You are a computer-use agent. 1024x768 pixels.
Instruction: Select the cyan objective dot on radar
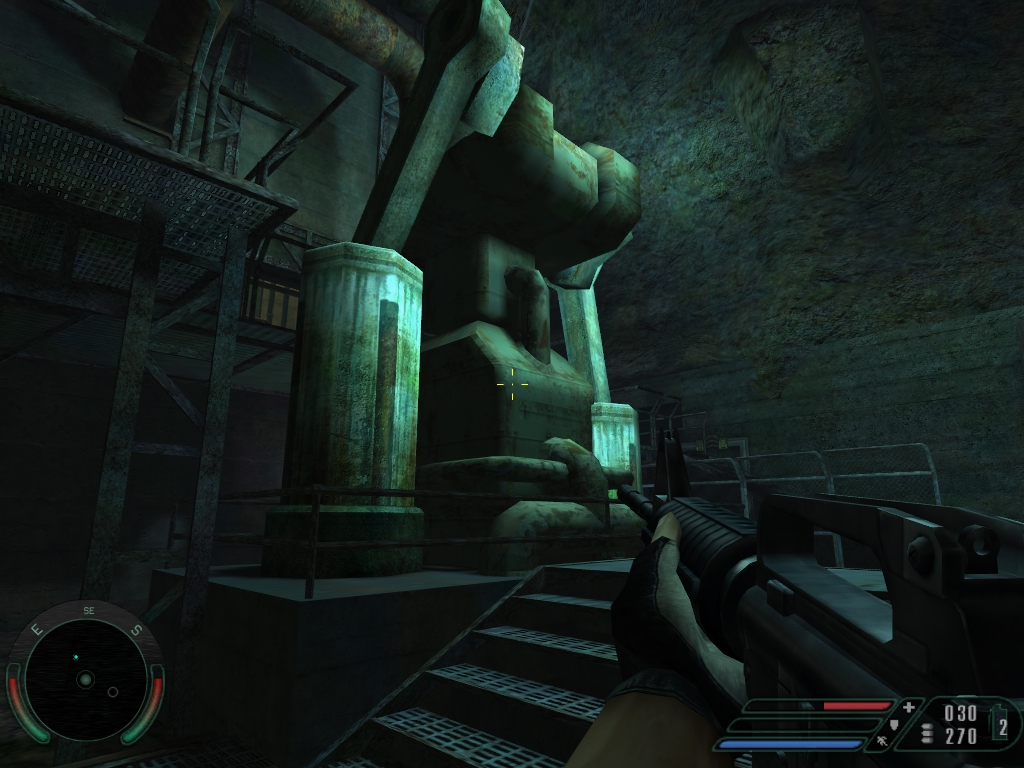coord(75,657)
